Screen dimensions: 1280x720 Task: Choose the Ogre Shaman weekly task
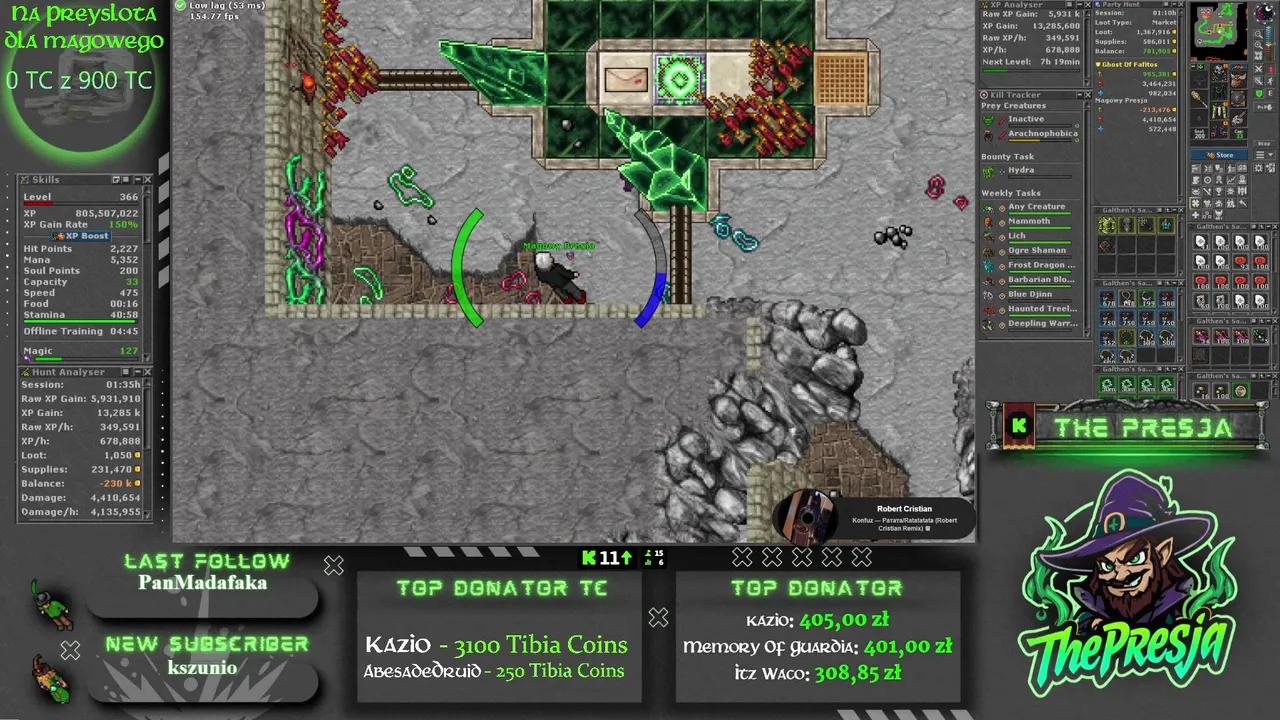coord(1036,250)
